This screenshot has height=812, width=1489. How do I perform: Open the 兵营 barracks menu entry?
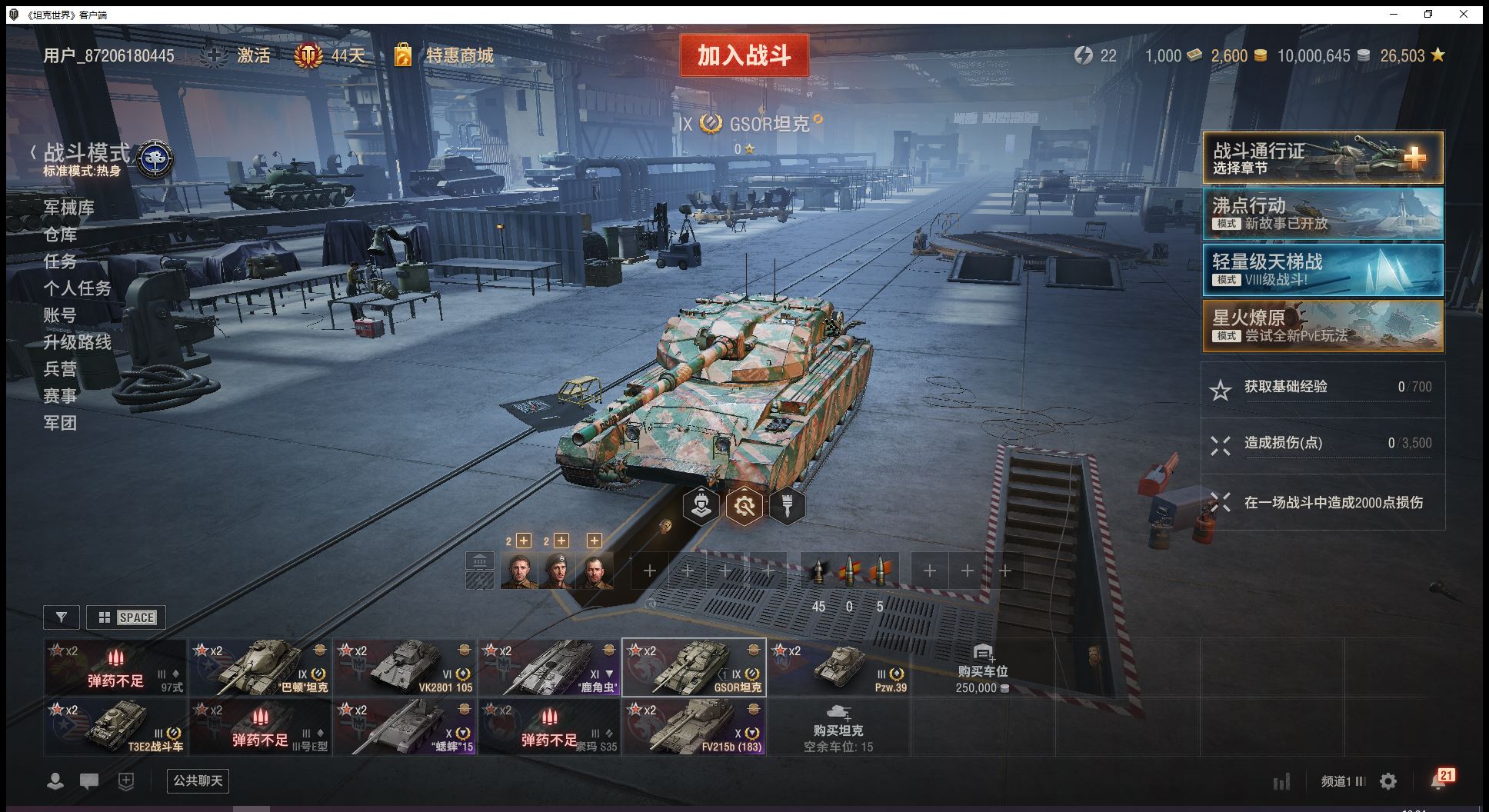tap(60, 369)
